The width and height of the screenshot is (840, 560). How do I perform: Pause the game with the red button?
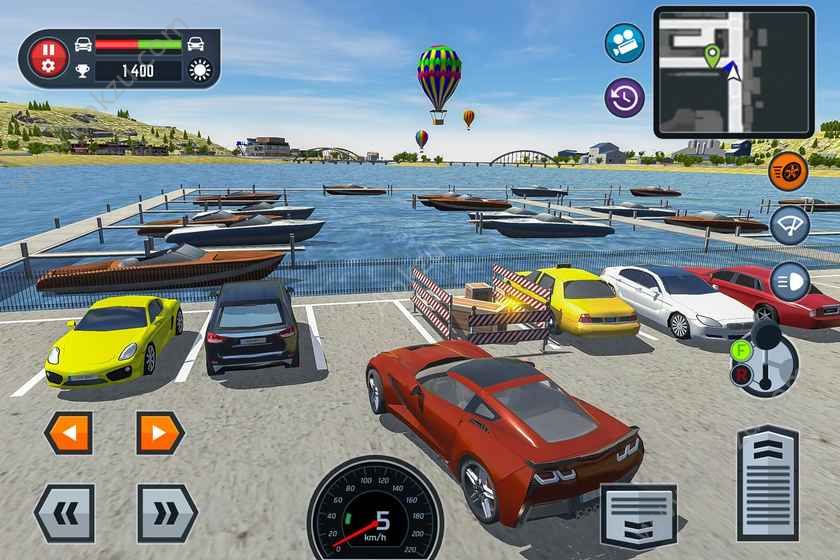48,58
